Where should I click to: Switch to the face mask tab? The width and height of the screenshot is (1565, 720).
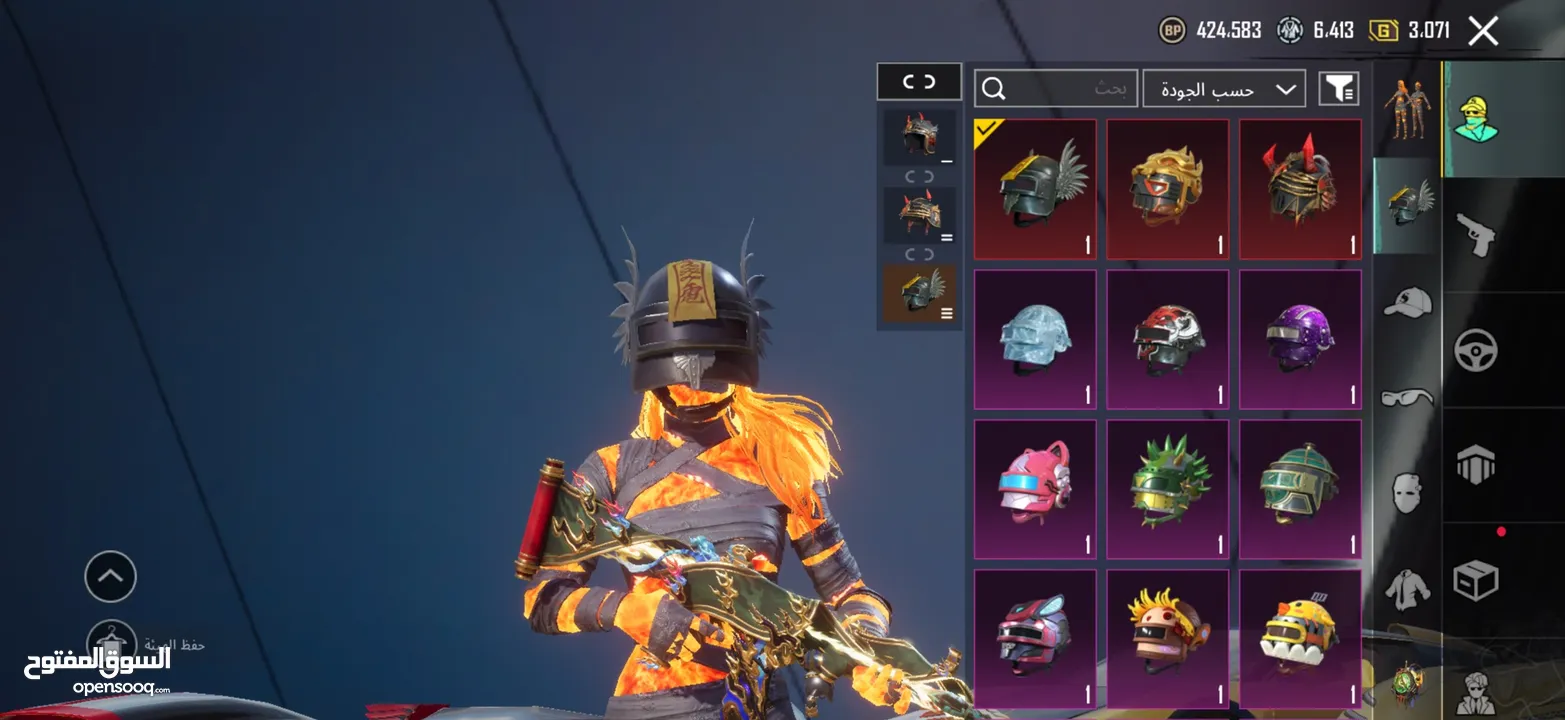(x=1407, y=493)
